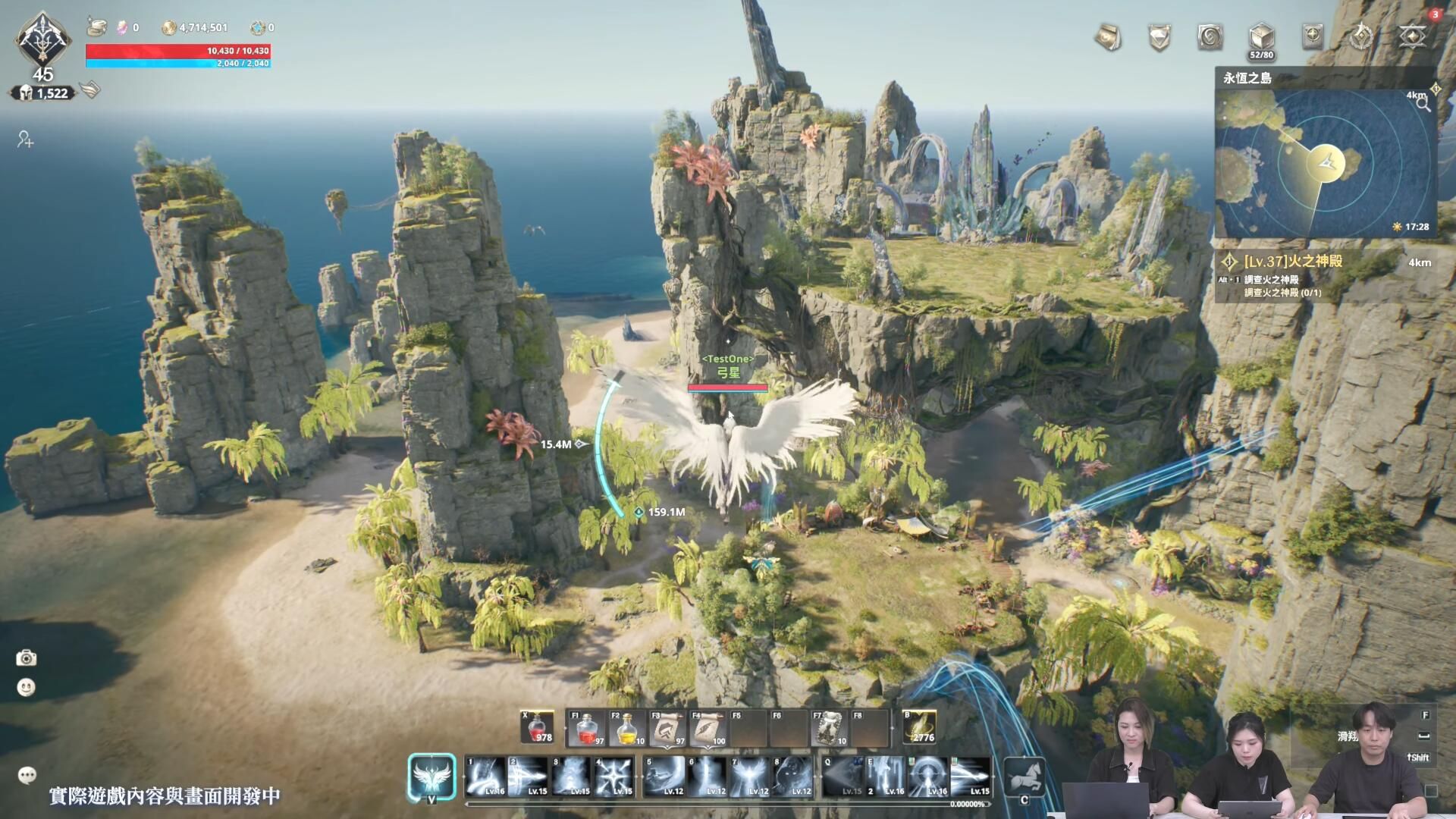Open the menu icon with red 3 badge
Image resolution: width=1456 pixels, height=819 pixels.
click(x=1413, y=36)
